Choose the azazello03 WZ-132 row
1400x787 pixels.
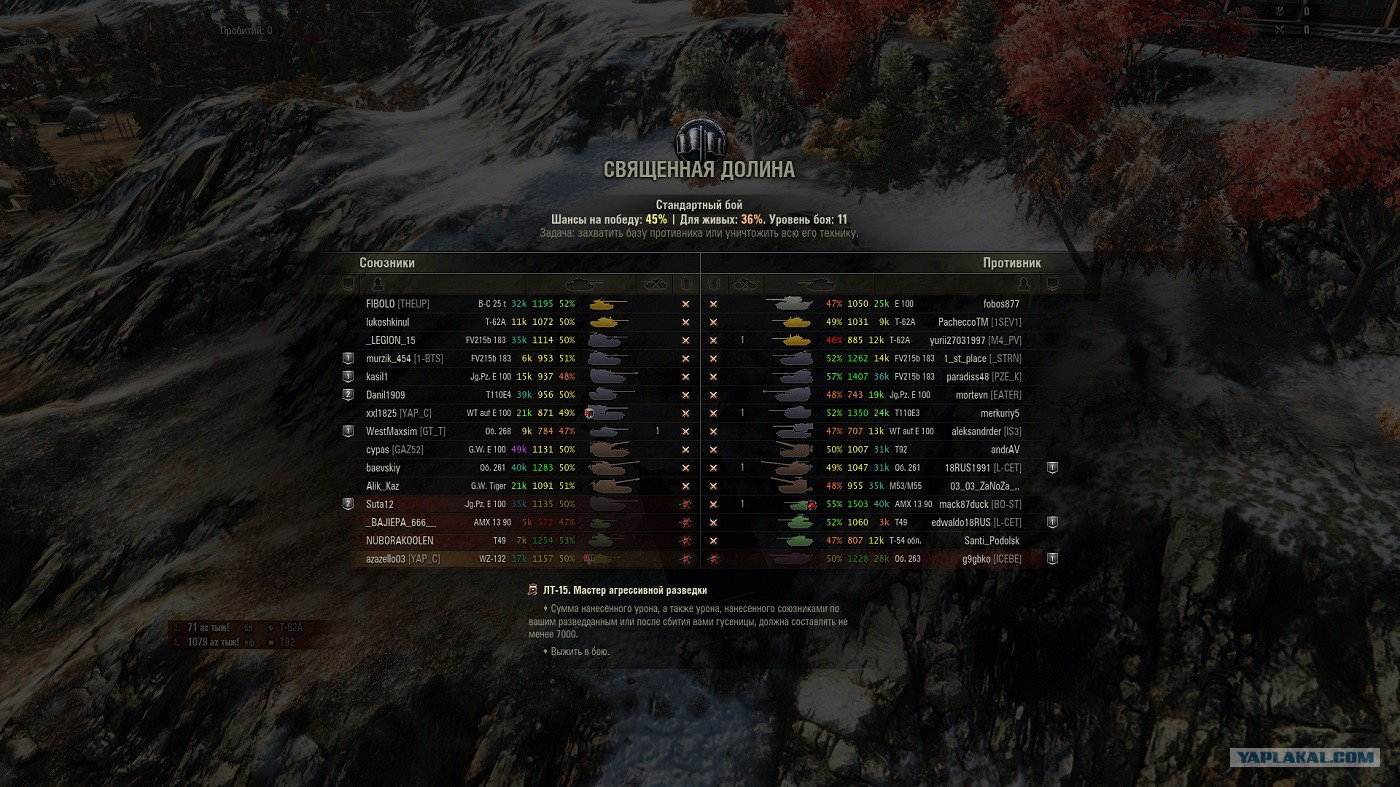tap(403, 558)
